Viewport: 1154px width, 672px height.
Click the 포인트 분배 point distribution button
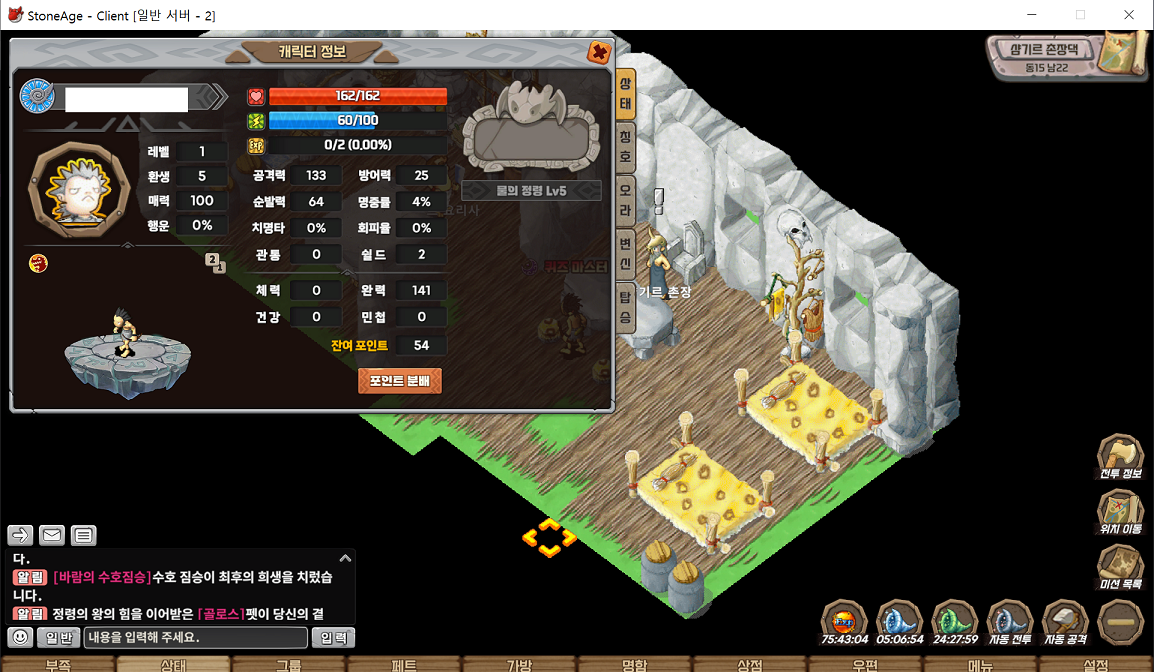pos(400,381)
